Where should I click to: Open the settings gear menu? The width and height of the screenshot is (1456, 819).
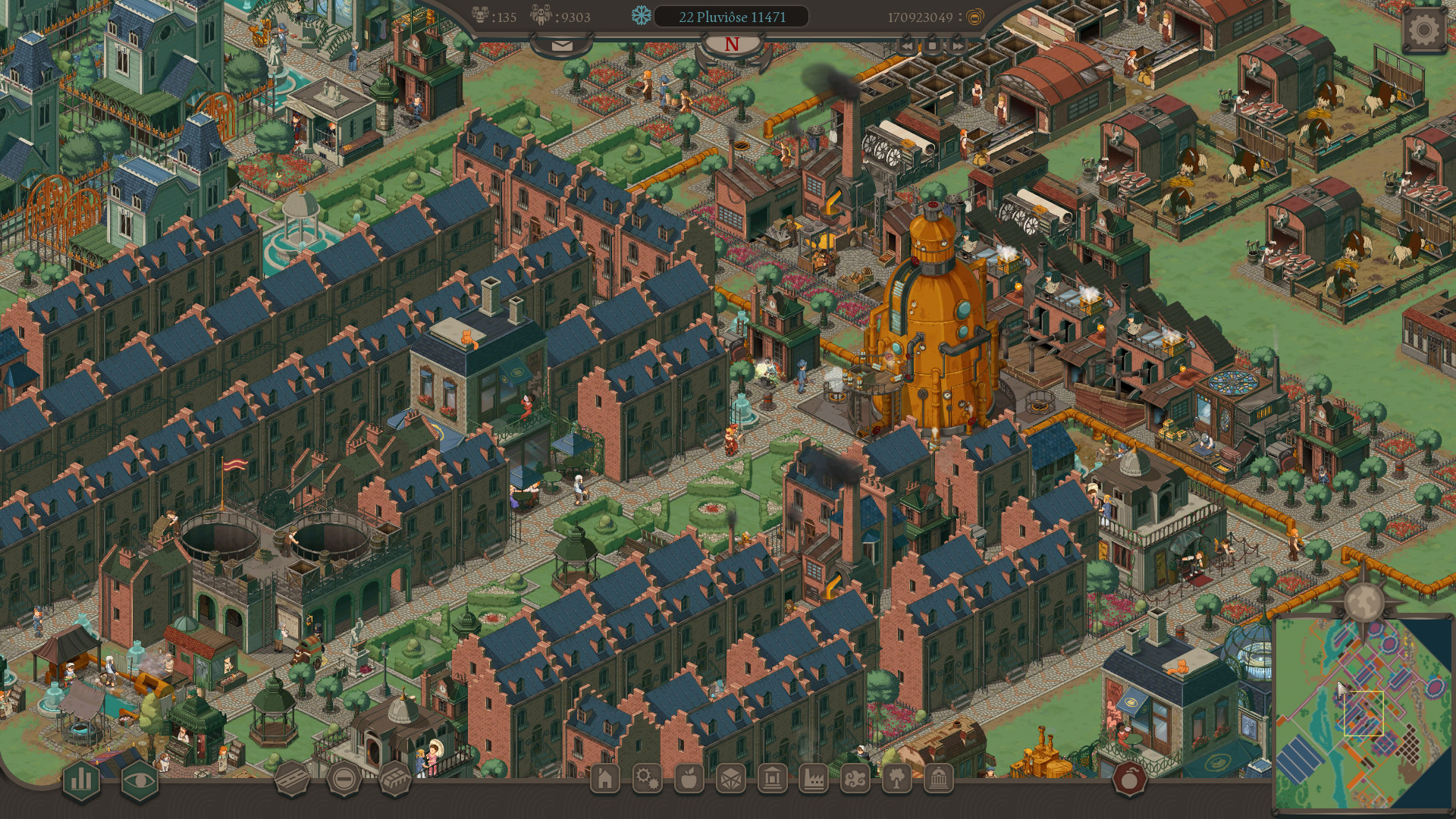(1424, 29)
